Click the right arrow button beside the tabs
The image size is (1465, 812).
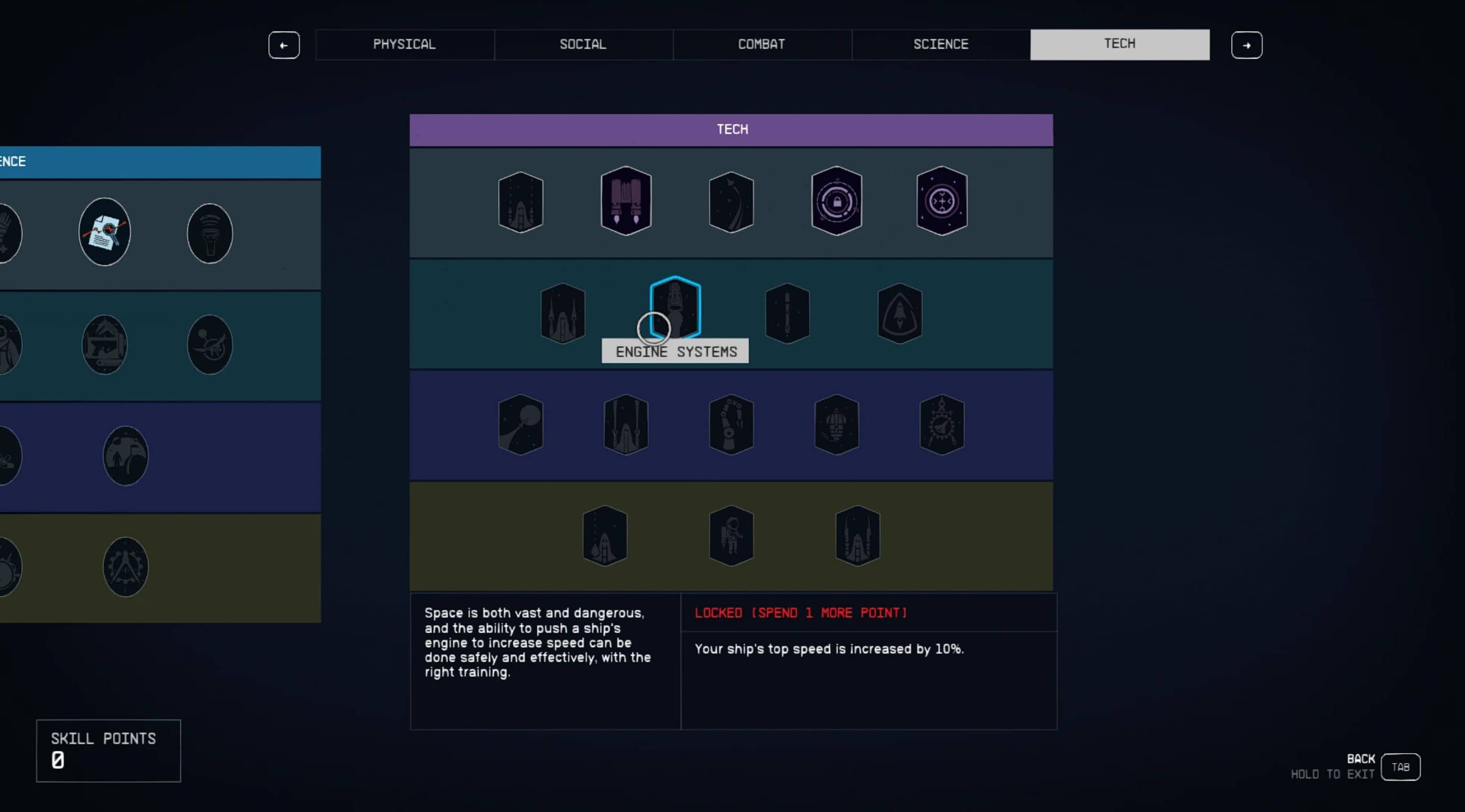pyautogui.click(x=1246, y=45)
